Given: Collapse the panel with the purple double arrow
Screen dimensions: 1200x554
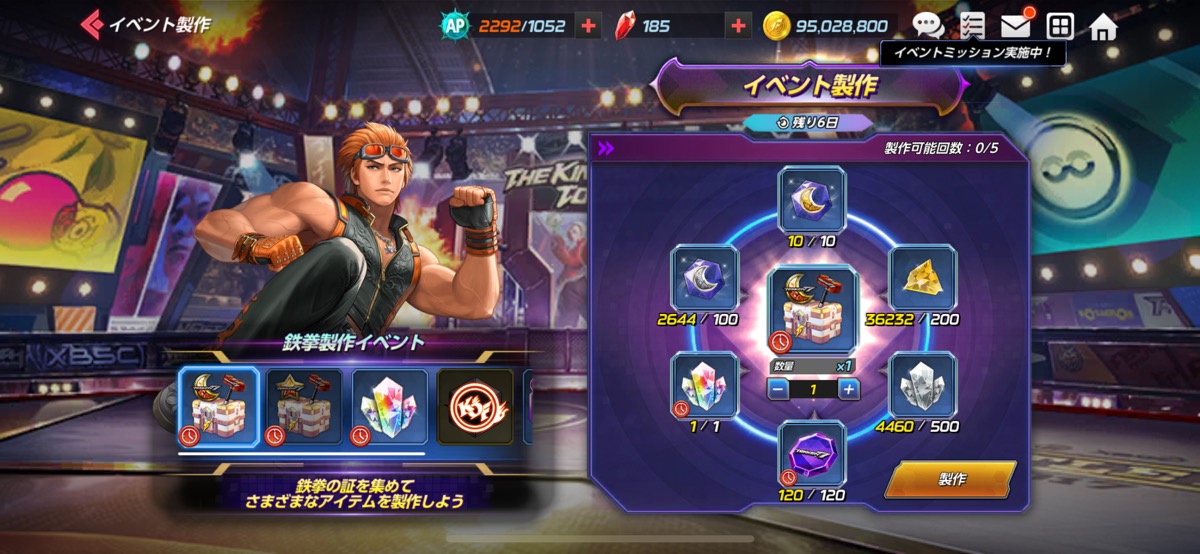Looking at the screenshot, I should [x=606, y=149].
